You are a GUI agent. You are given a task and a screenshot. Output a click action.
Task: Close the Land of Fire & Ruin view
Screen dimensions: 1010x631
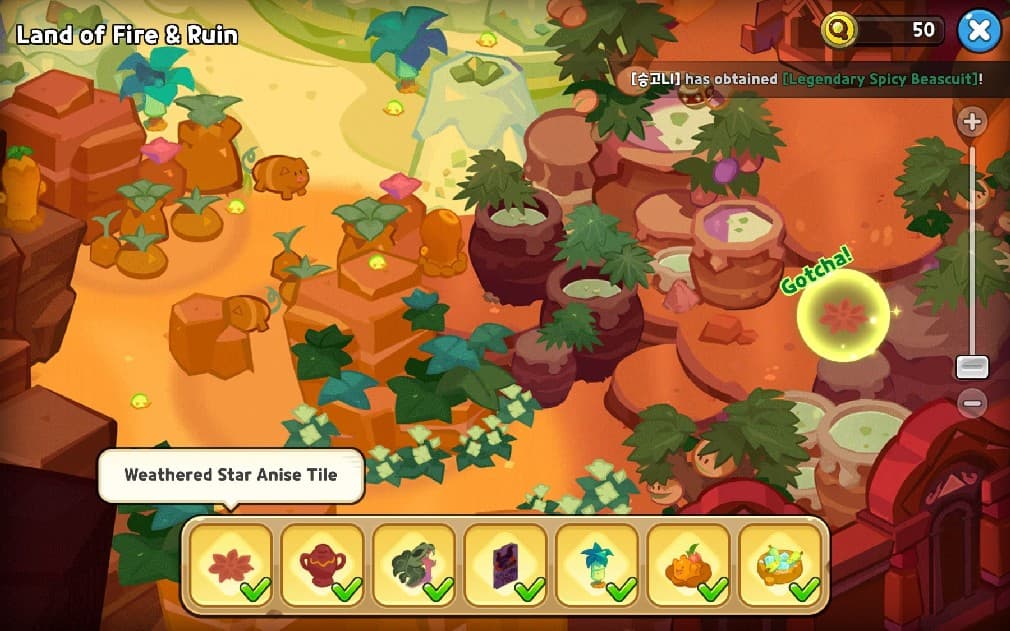point(979,31)
